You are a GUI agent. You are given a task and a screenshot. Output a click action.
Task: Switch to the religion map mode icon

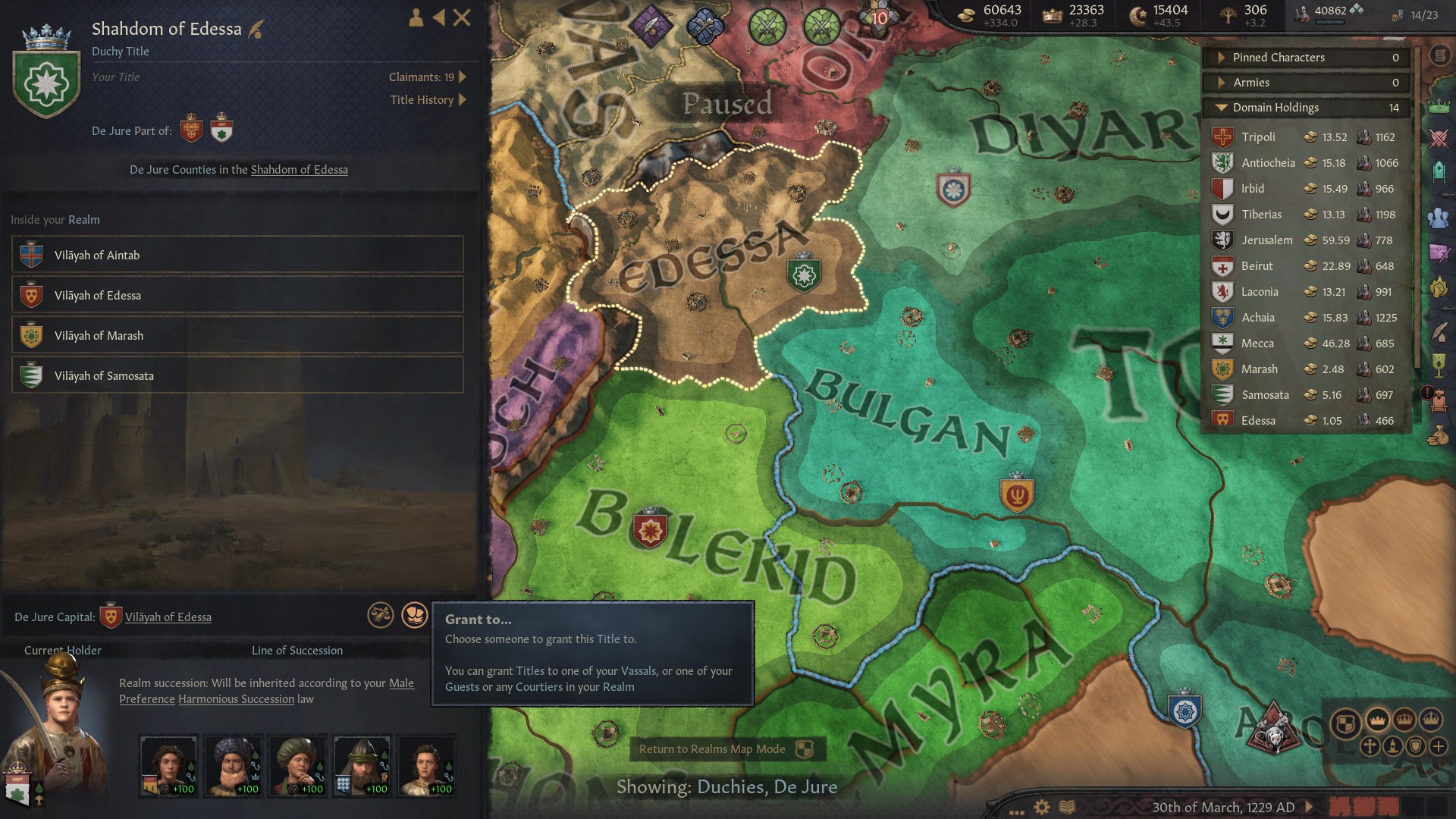tap(1370, 746)
